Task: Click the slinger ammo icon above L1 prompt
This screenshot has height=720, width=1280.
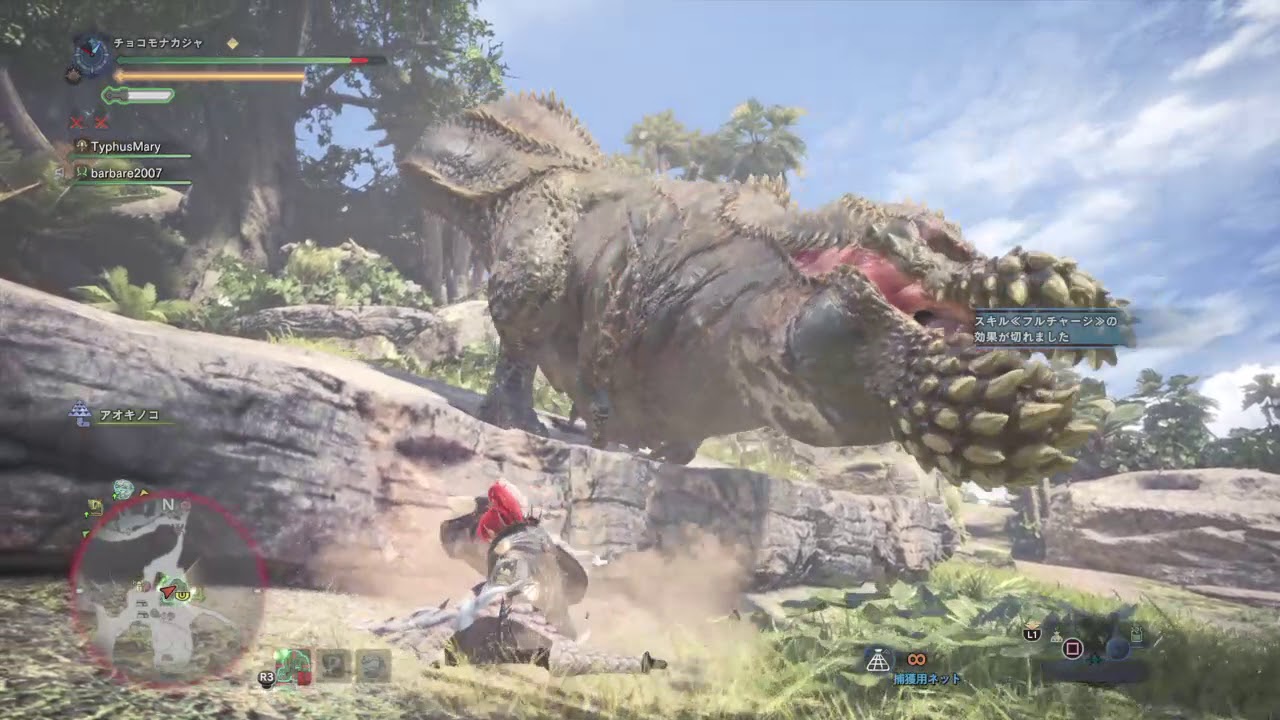Action: (1030, 624)
